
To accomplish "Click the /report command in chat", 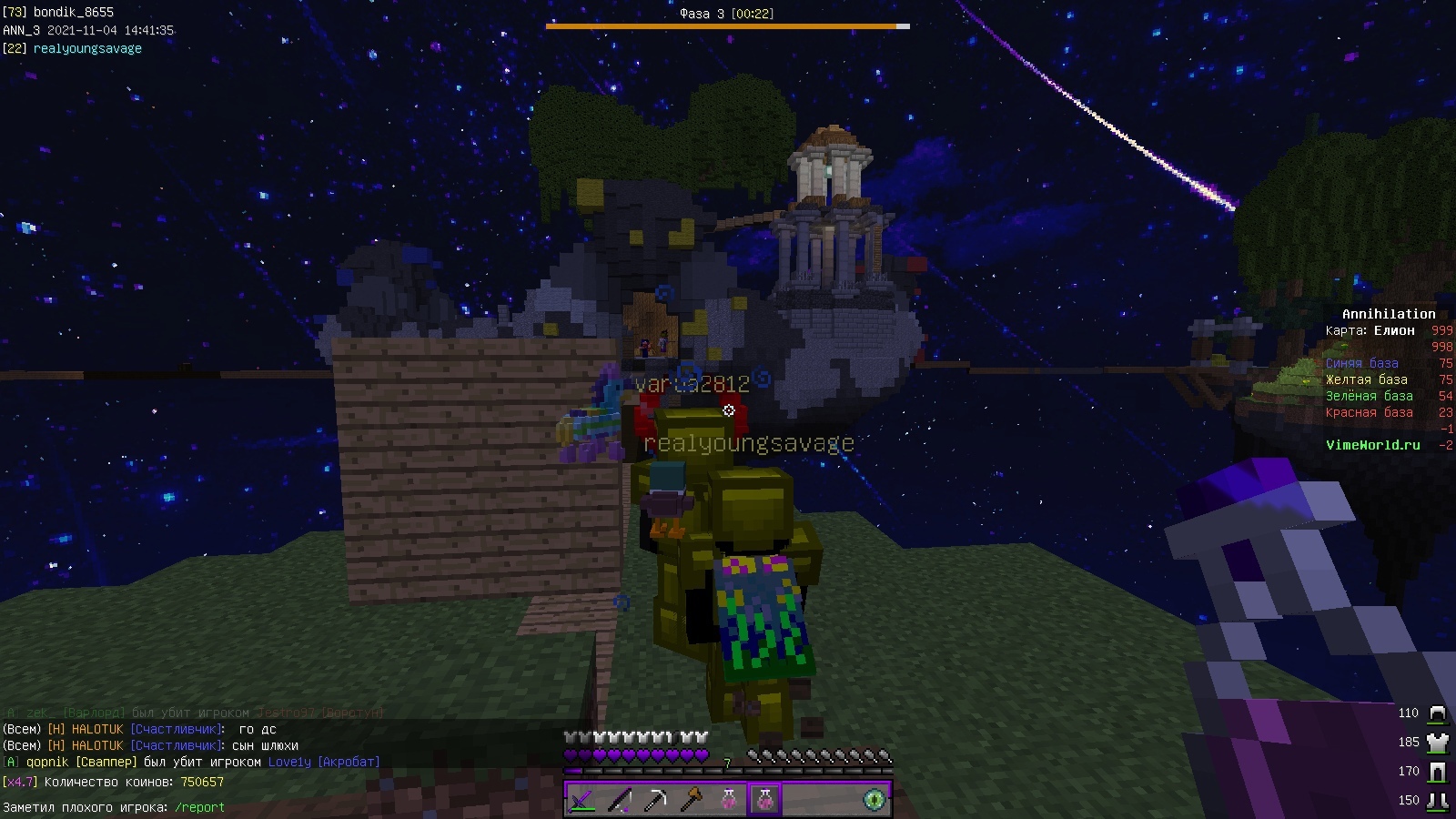I will tap(199, 807).
